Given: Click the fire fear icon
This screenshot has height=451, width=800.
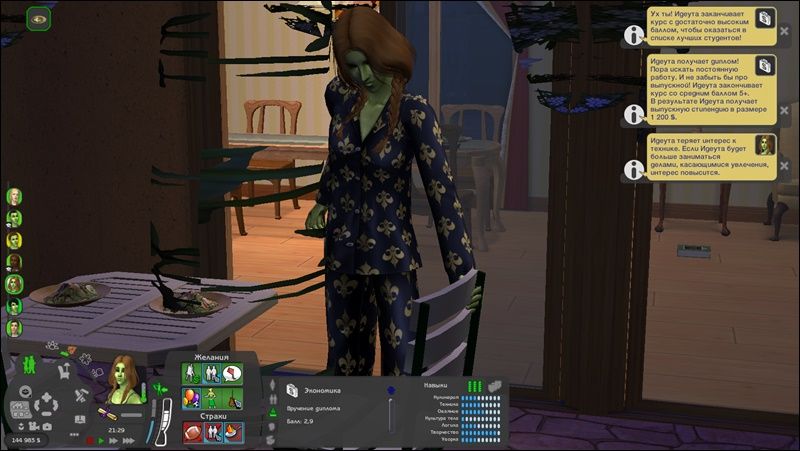Looking at the screenshot, I should point(232,432).
